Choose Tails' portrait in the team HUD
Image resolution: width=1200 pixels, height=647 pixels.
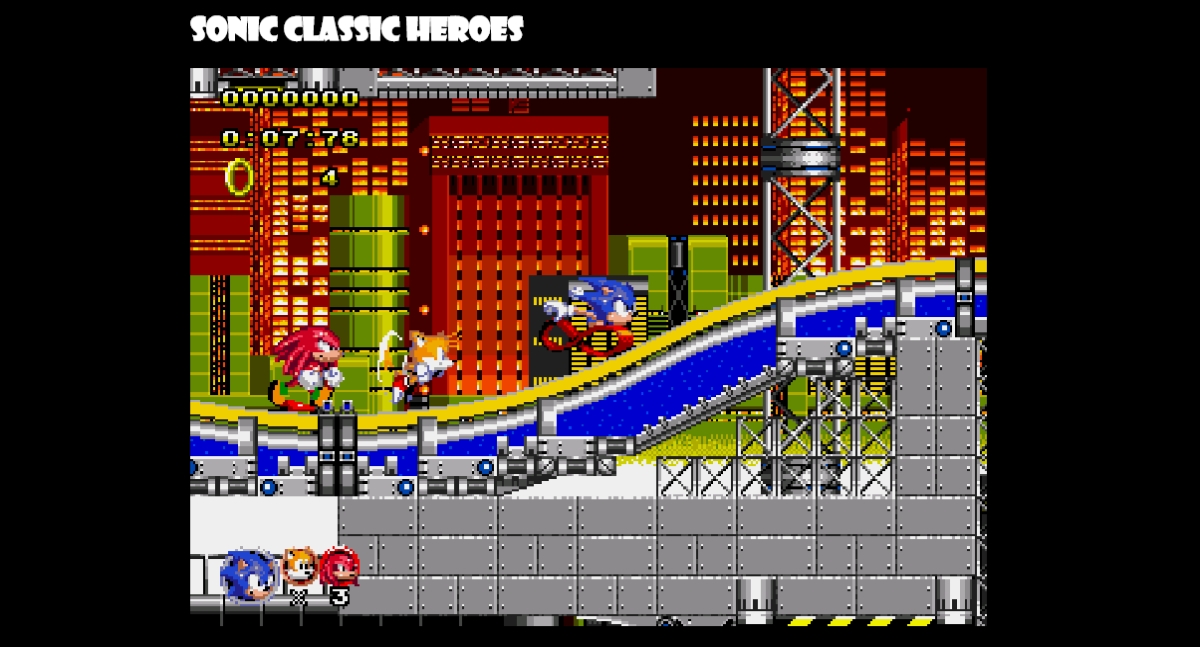[x=298, y=567]
